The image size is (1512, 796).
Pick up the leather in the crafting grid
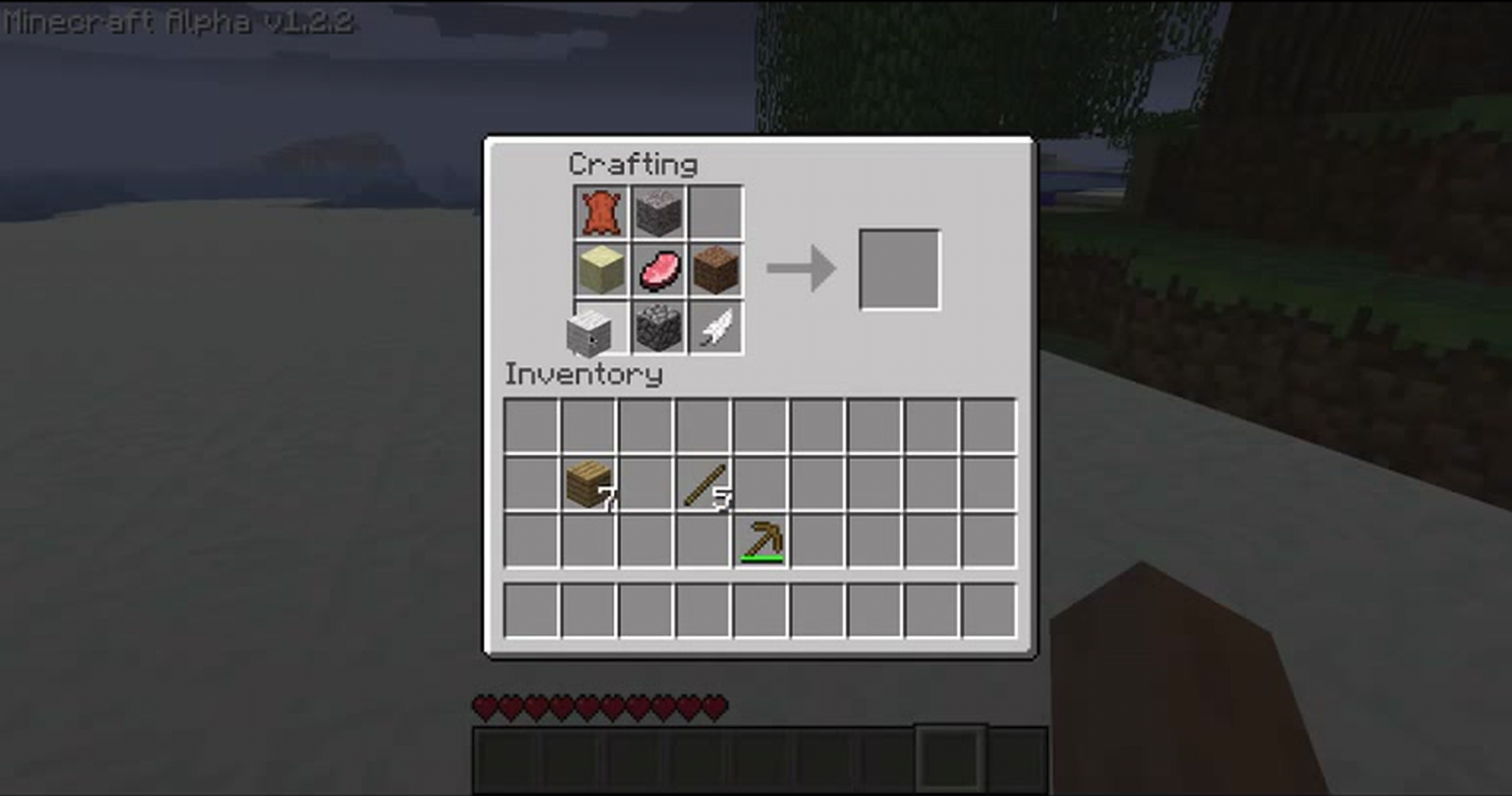click(600, 212)
